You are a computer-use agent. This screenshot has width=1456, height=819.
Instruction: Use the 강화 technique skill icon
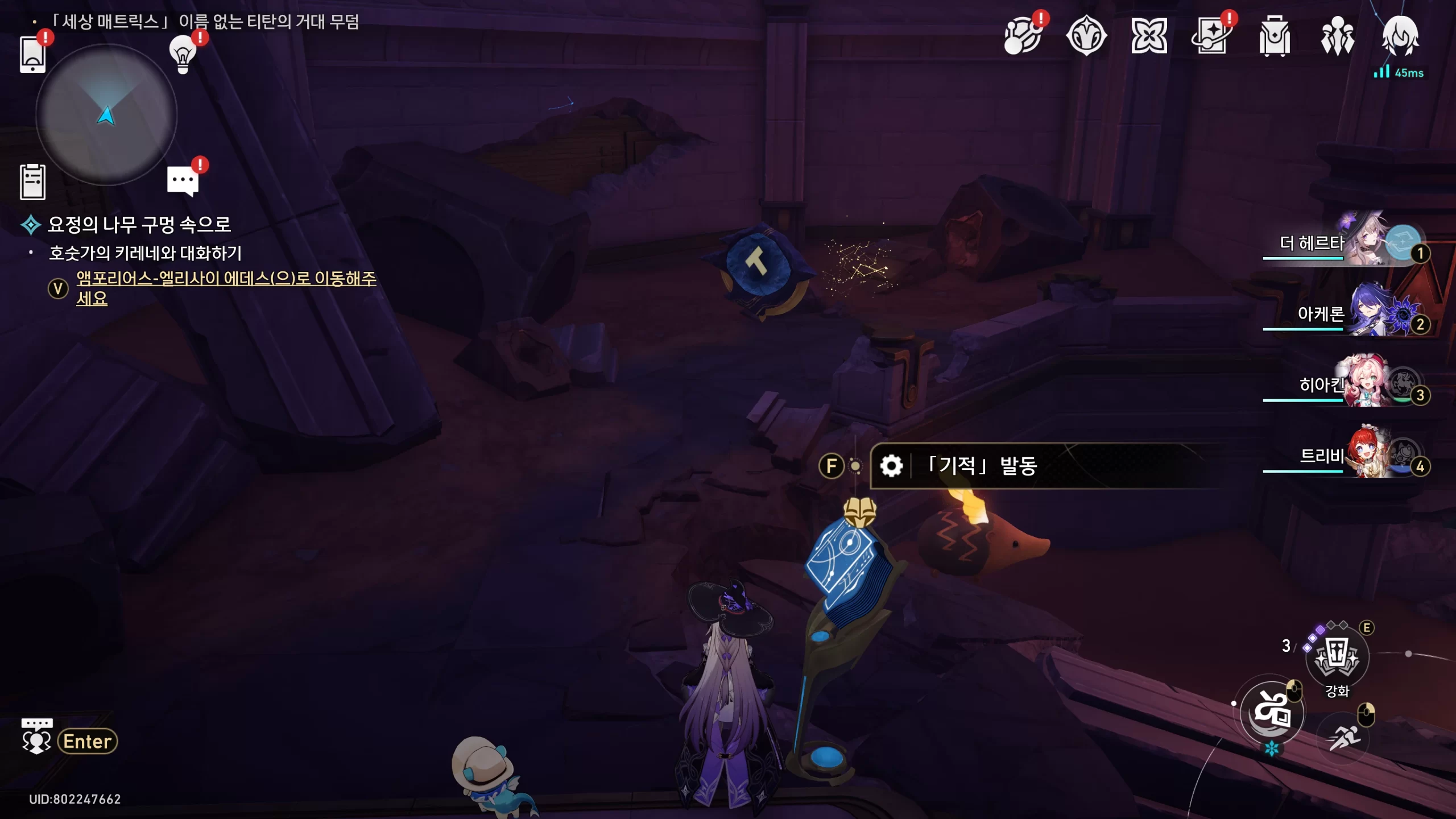(x=1337, y=657)
